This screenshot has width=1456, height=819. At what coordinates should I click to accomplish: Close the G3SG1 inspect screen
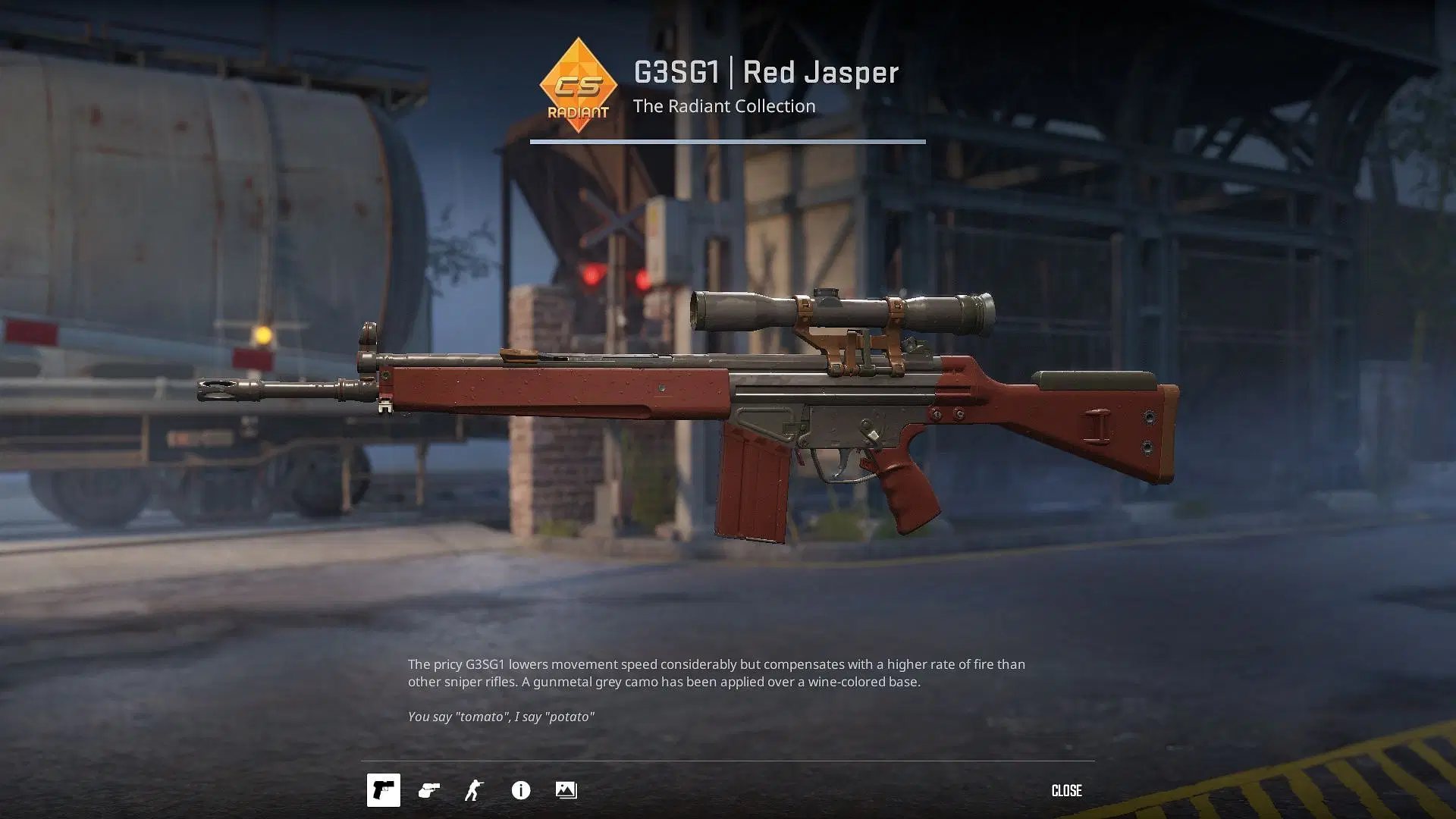click(x=1066, y=790)
